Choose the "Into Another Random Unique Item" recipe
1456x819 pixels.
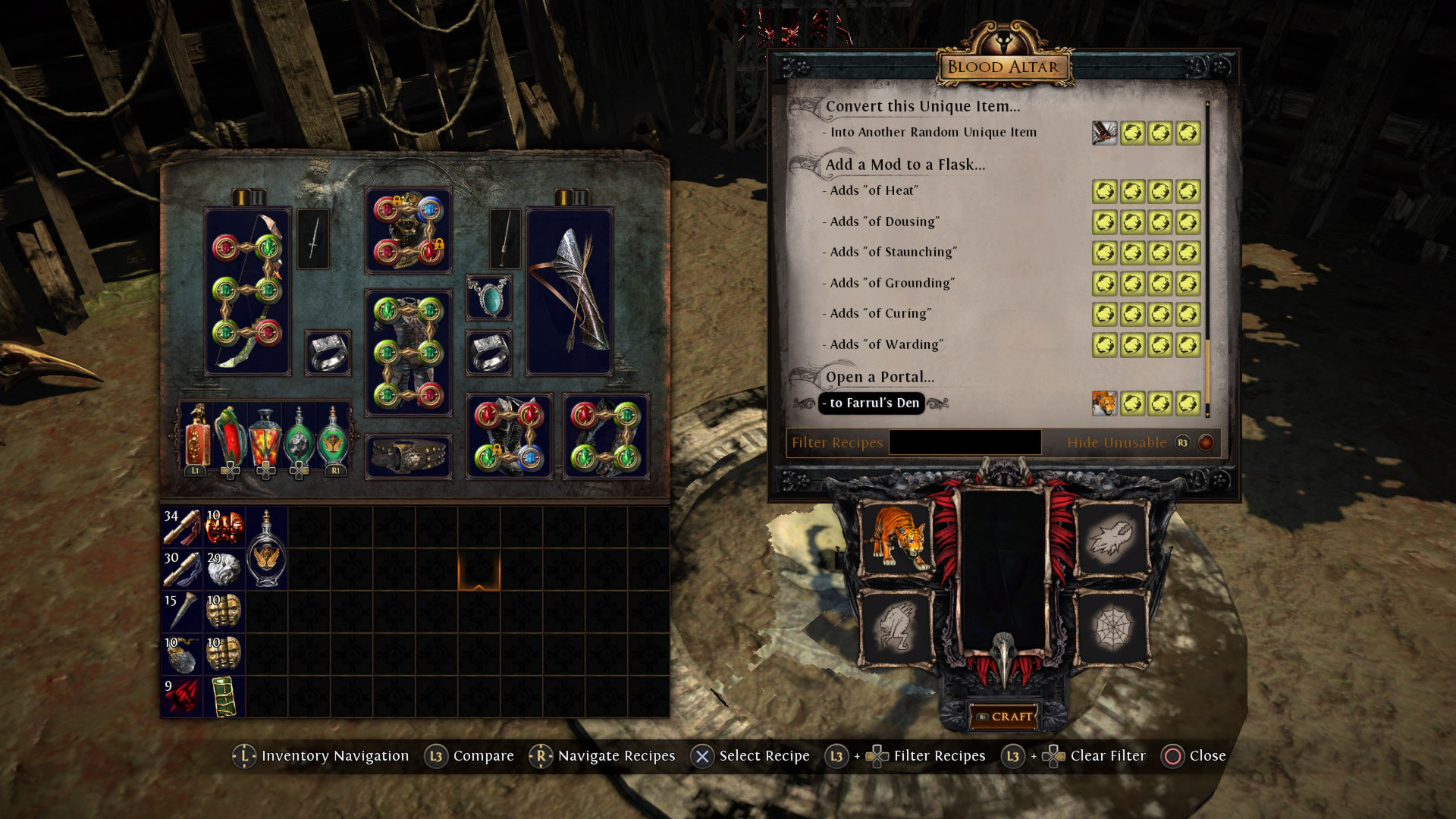click(933, 133)
